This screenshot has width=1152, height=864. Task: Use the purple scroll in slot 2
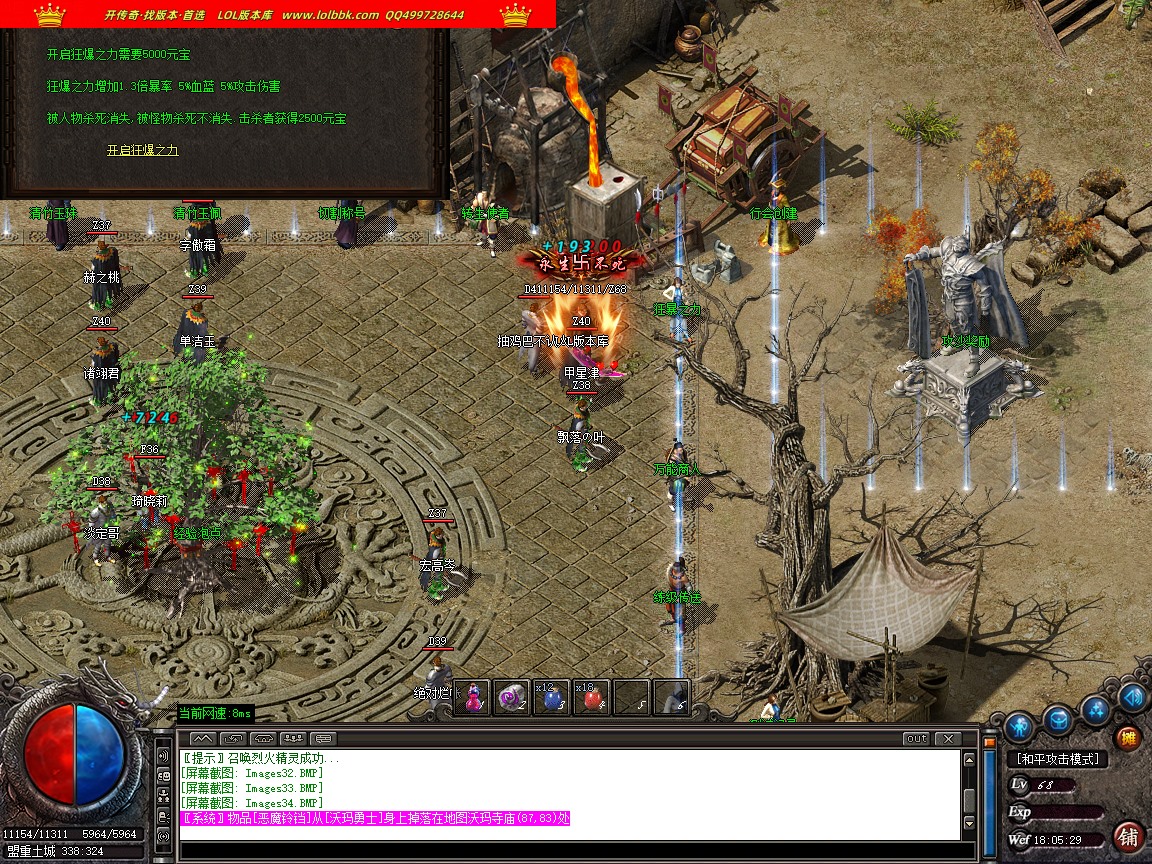coord(513,698)
